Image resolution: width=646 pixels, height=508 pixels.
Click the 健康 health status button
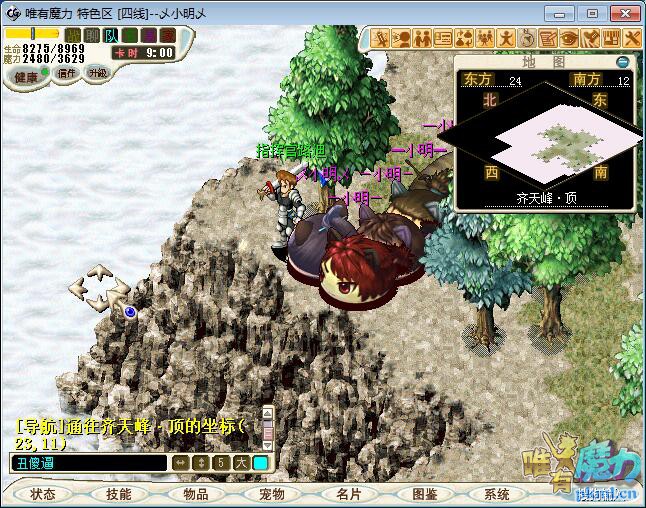coord(27,77)
